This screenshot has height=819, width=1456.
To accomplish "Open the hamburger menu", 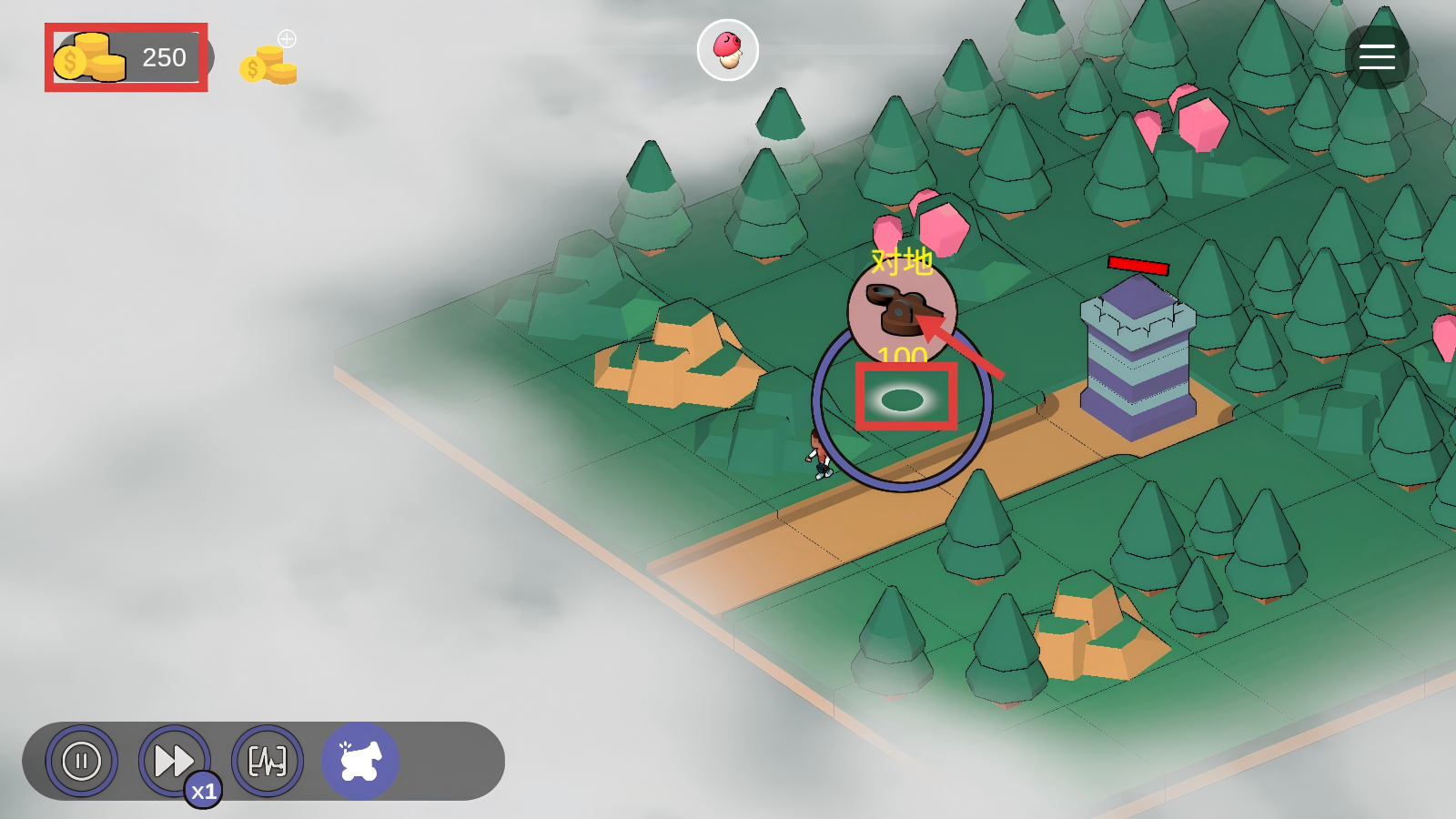I will [x=1377, y=57].
